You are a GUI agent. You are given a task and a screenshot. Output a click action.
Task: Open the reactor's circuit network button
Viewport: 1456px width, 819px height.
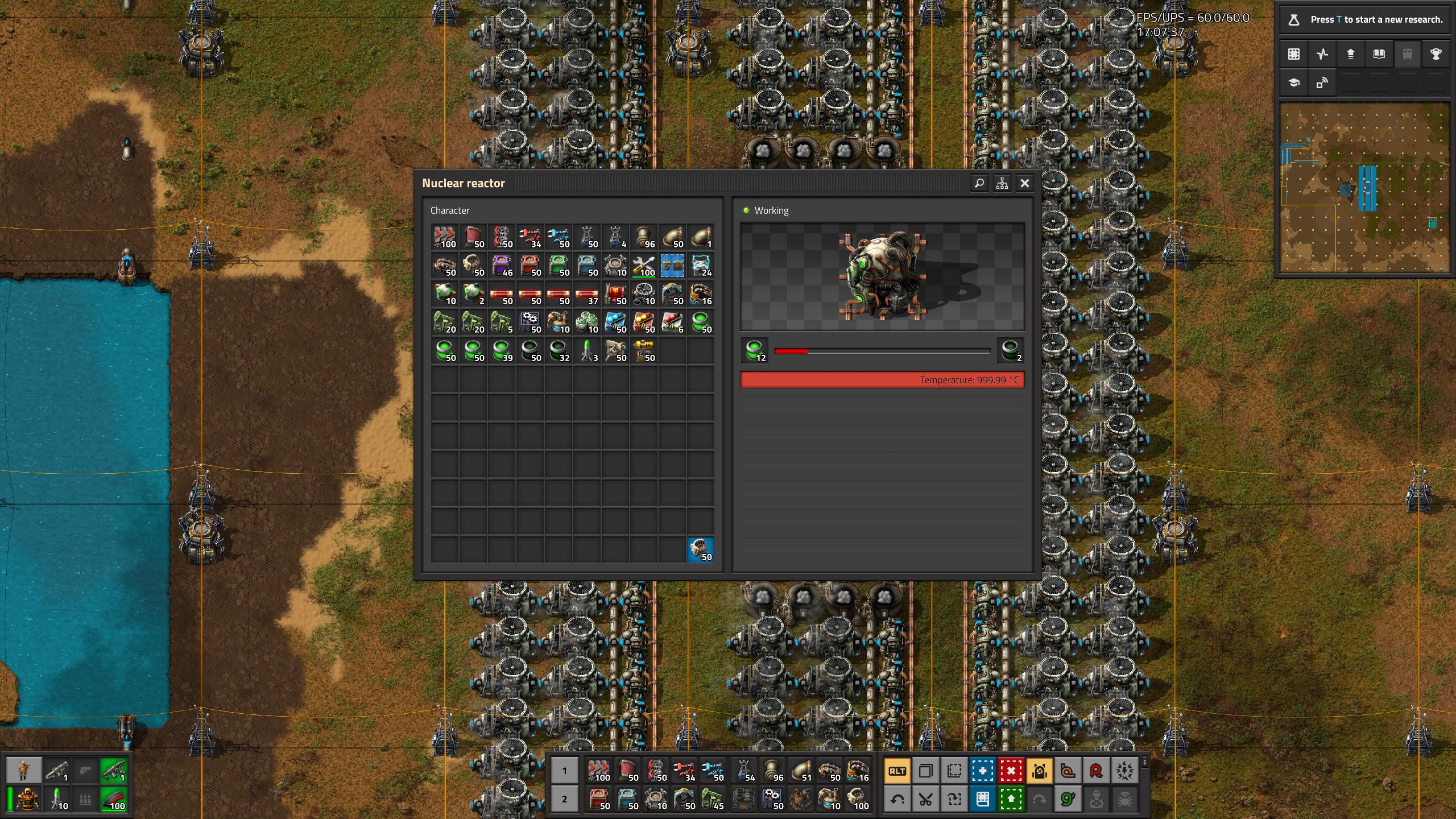coord(1002,183)
